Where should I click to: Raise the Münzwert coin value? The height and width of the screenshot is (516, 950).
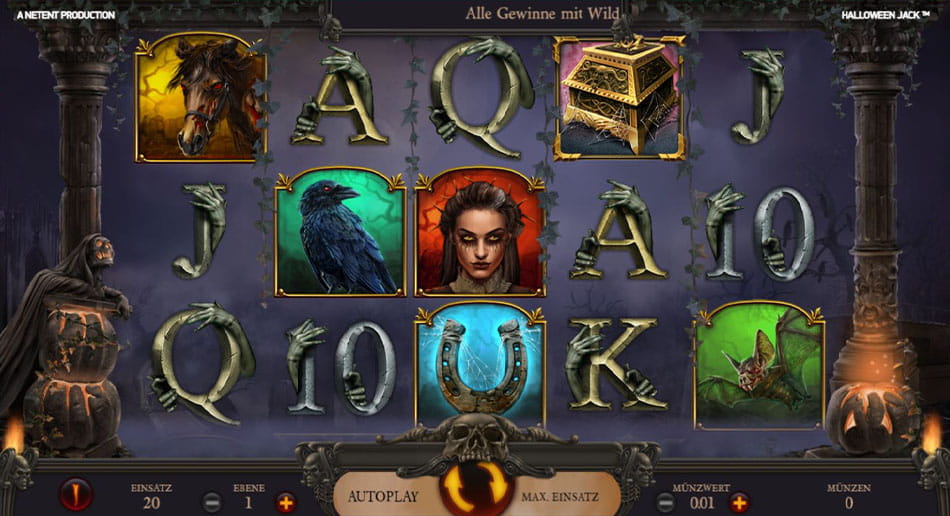tap(740, 502)
